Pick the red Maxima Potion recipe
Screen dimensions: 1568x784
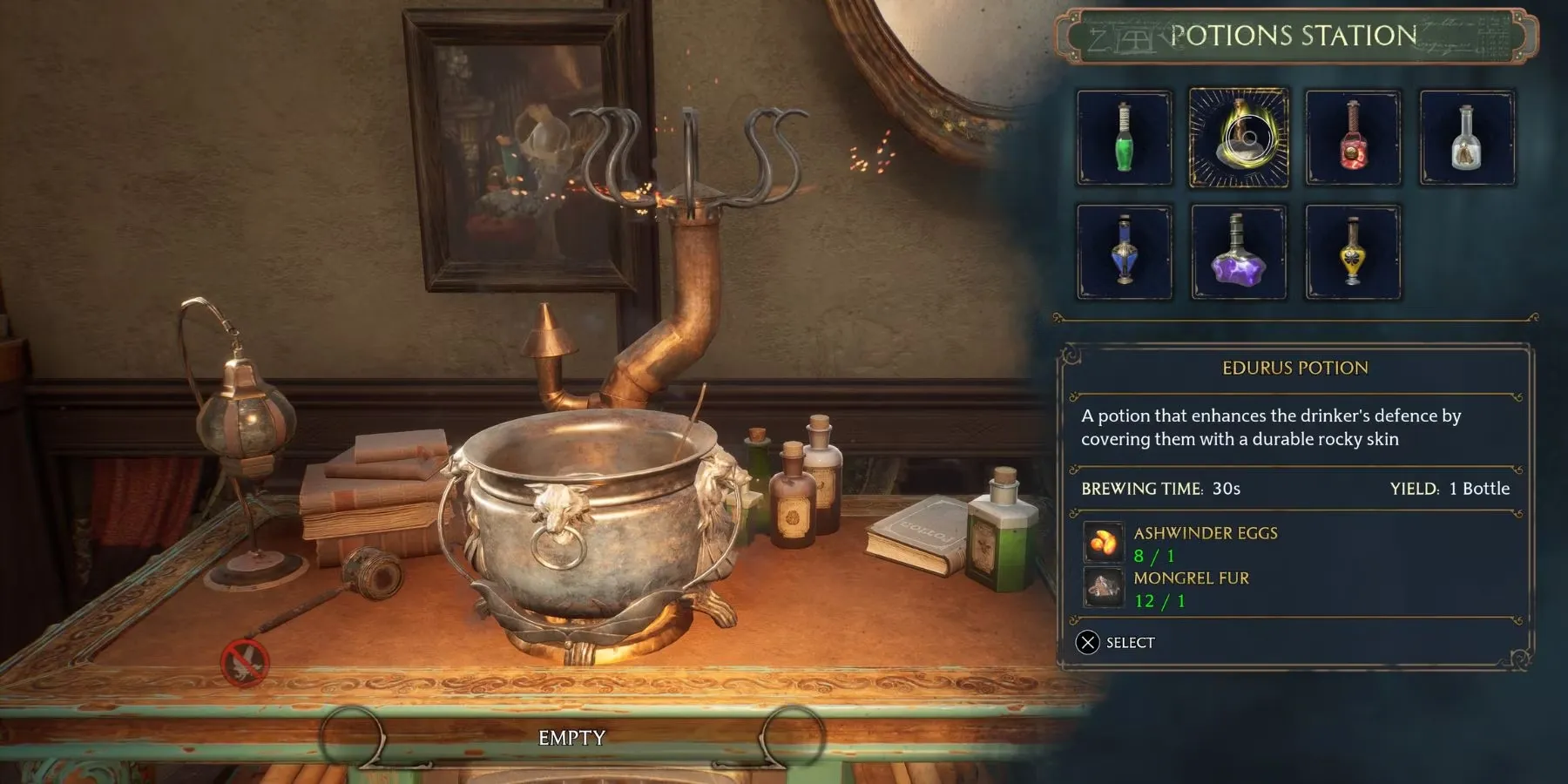pyautogui.click(x=1353, y=138)
